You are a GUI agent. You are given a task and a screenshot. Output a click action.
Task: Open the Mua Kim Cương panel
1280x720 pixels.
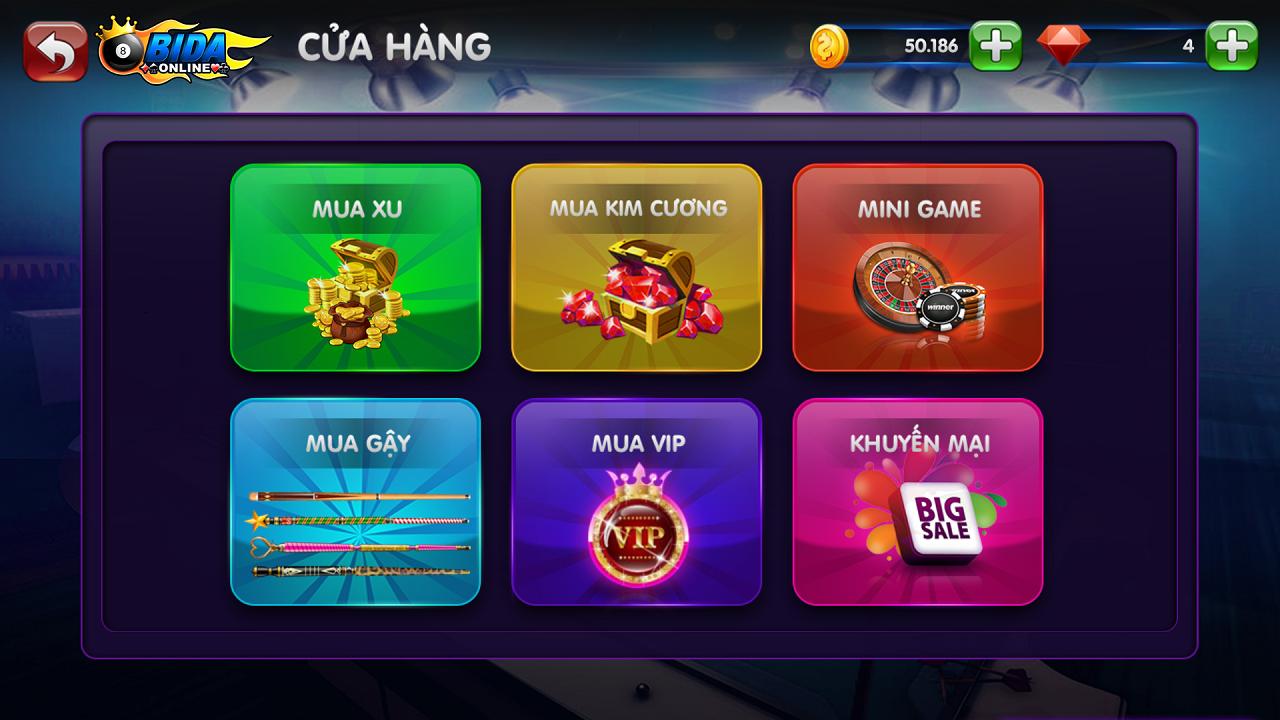click(637, 270)
